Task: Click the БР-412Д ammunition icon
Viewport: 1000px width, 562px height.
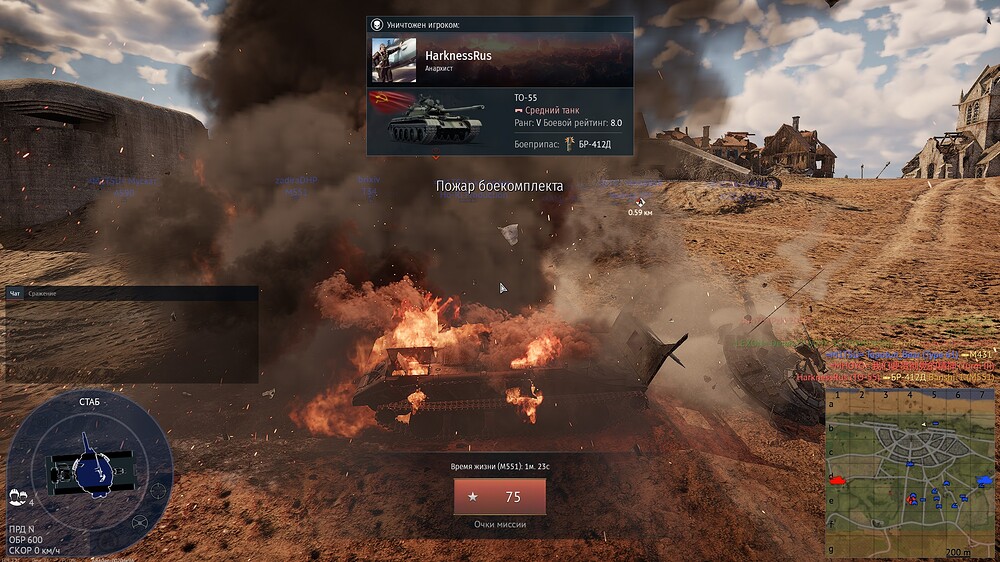Action: coord(569,144)
